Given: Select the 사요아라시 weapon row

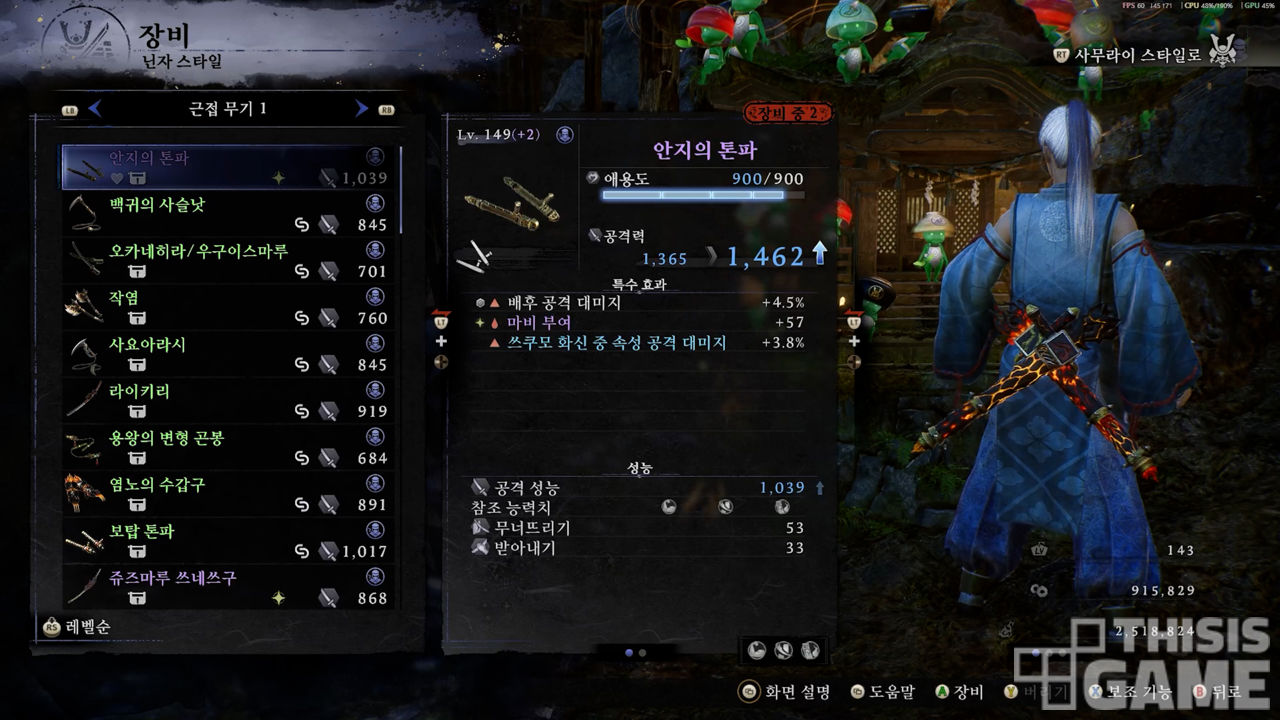Looking at the screenshot, I should (230, 354).
